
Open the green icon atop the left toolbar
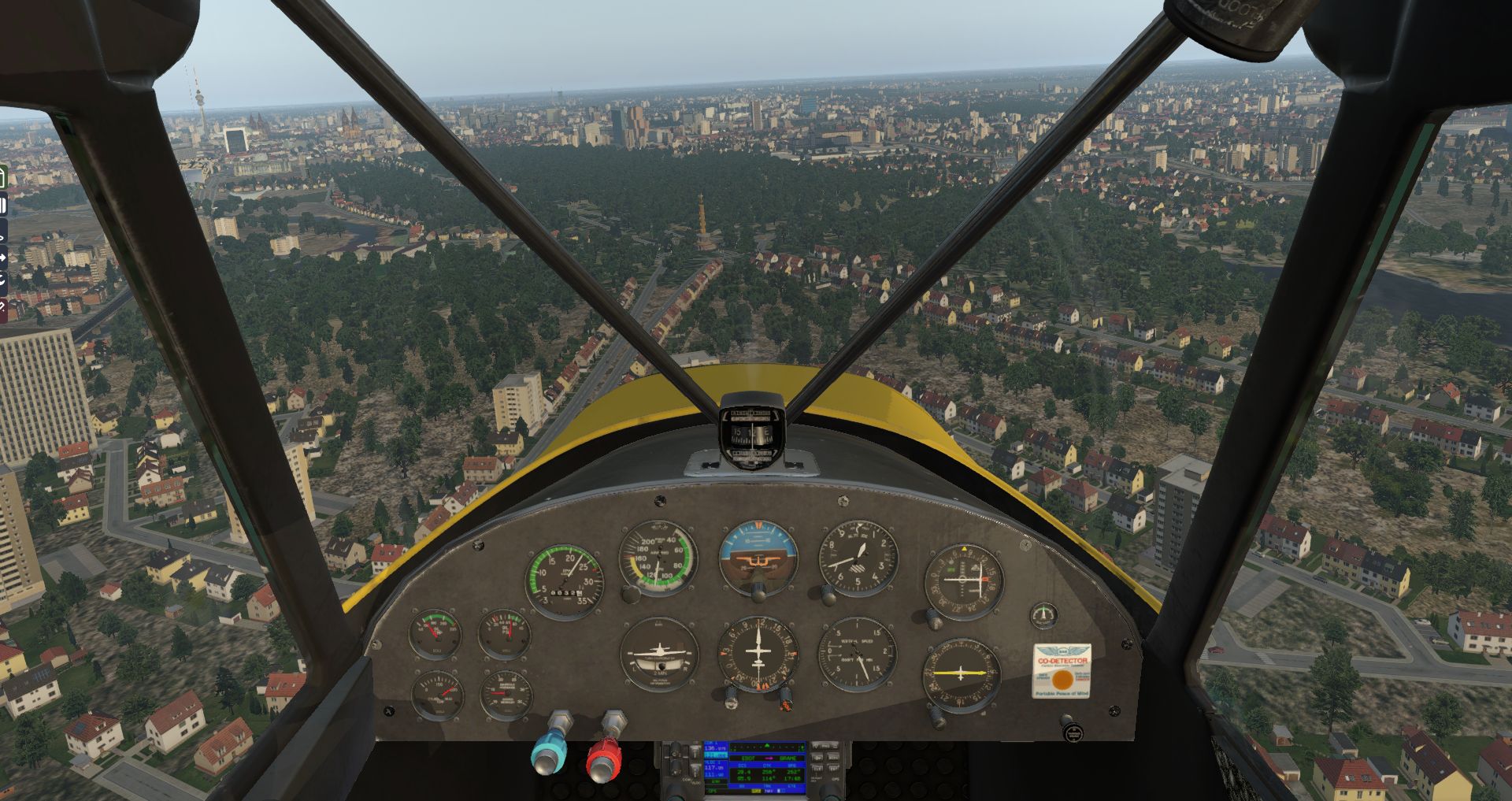click(x=2, y=178)
